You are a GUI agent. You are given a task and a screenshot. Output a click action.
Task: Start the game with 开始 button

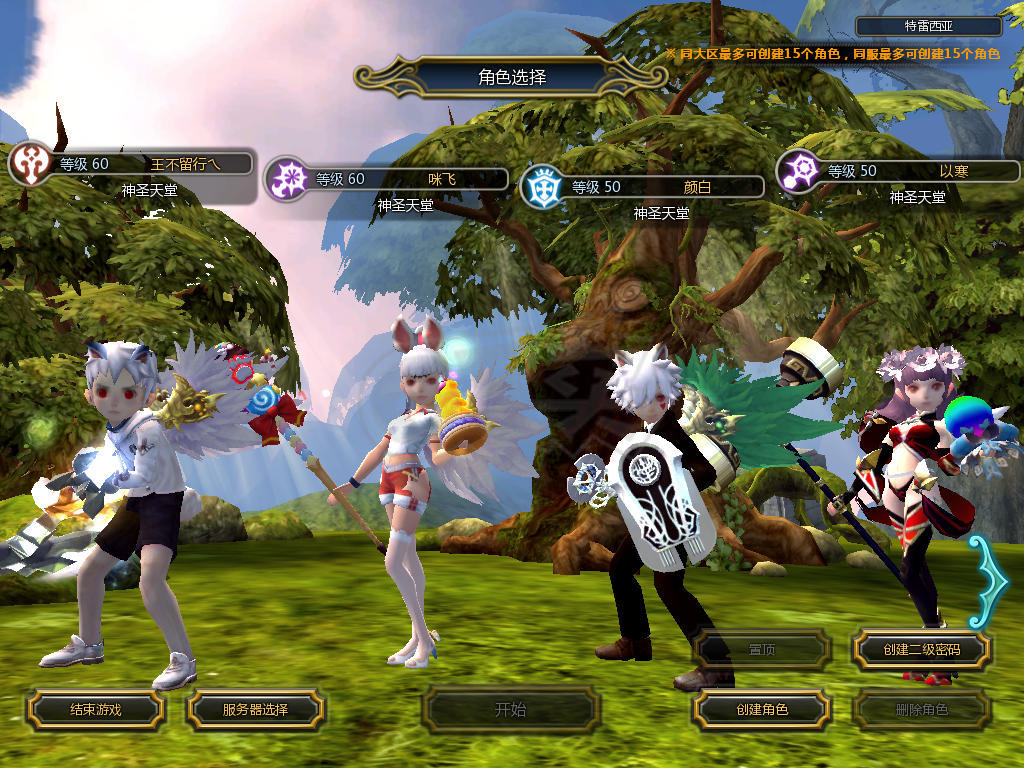(510, 710)
